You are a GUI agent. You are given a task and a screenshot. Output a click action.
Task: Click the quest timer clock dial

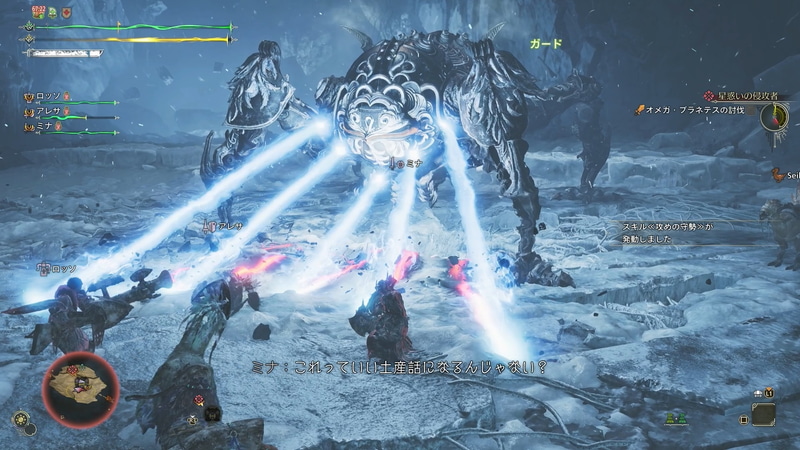click(x=773, y=115)
